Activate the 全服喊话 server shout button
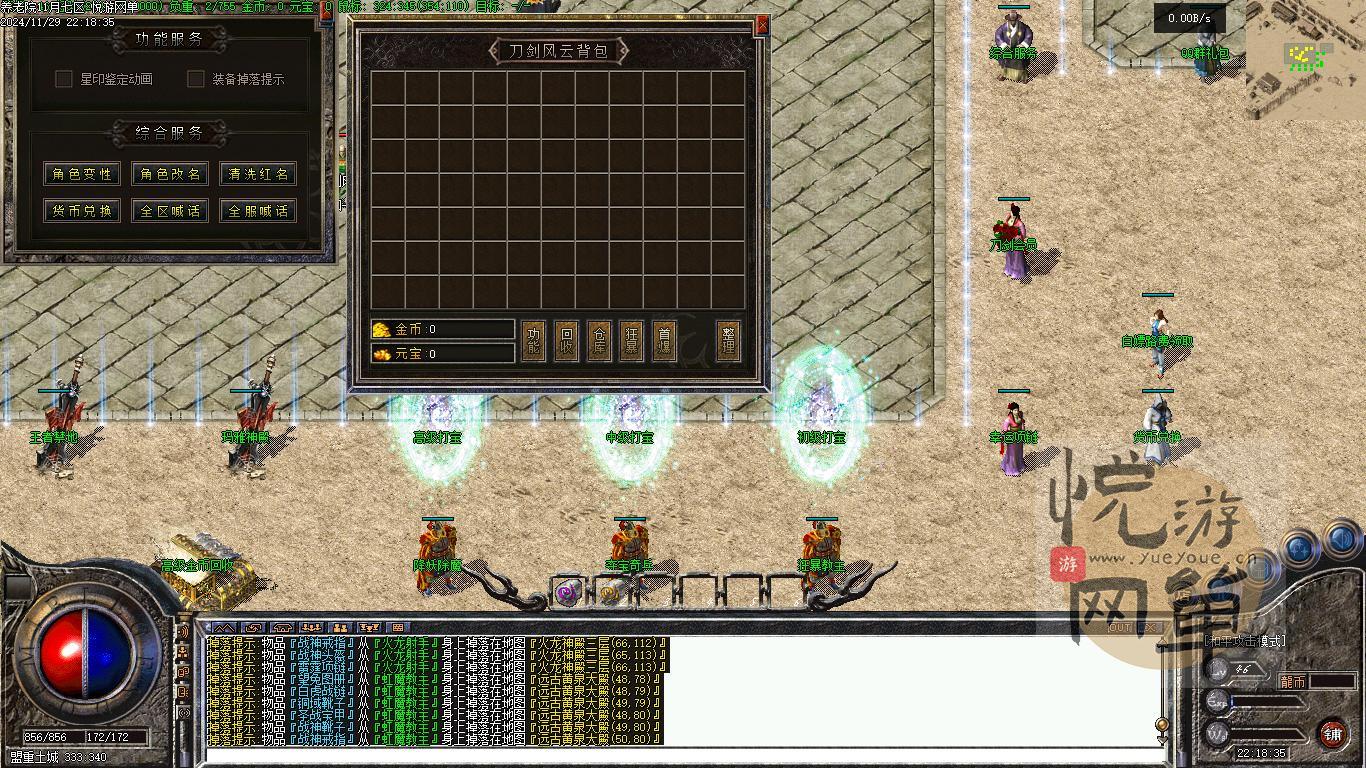This screenshot has width=1366, height=768. click(258, 211)
